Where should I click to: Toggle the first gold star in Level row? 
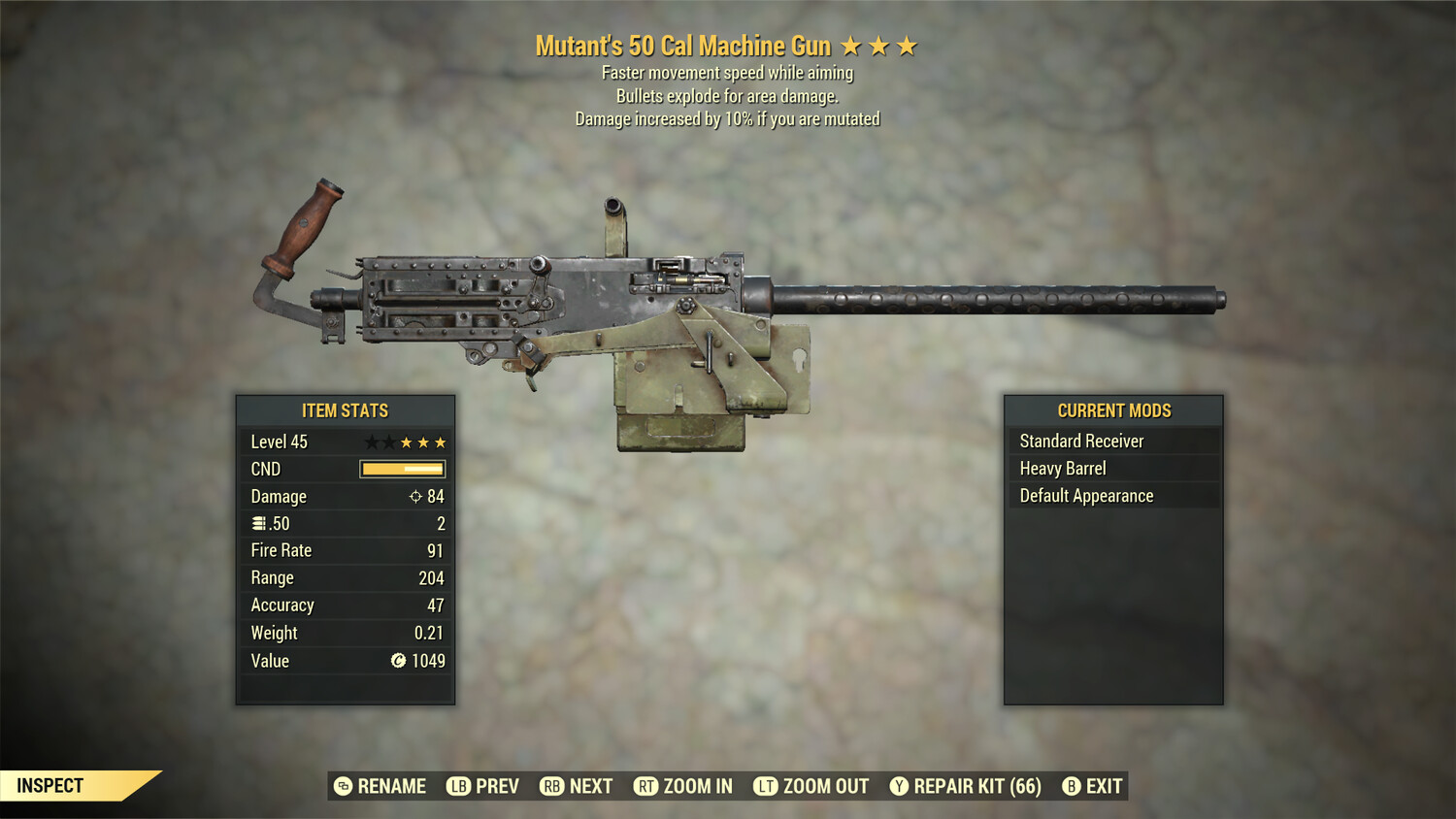tap(406, 442)
